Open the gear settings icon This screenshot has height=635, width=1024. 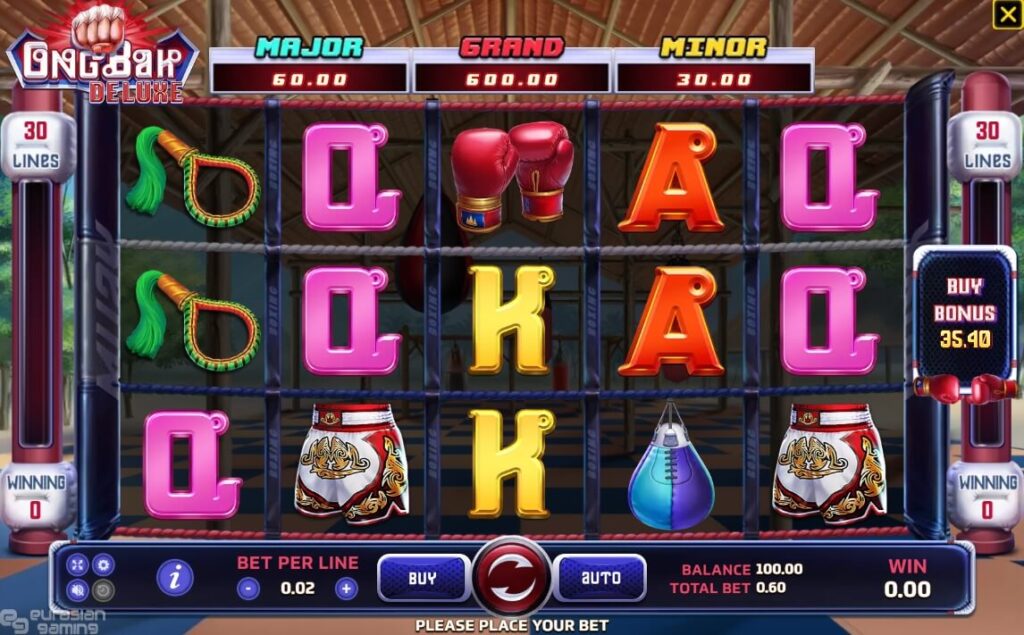101,565
